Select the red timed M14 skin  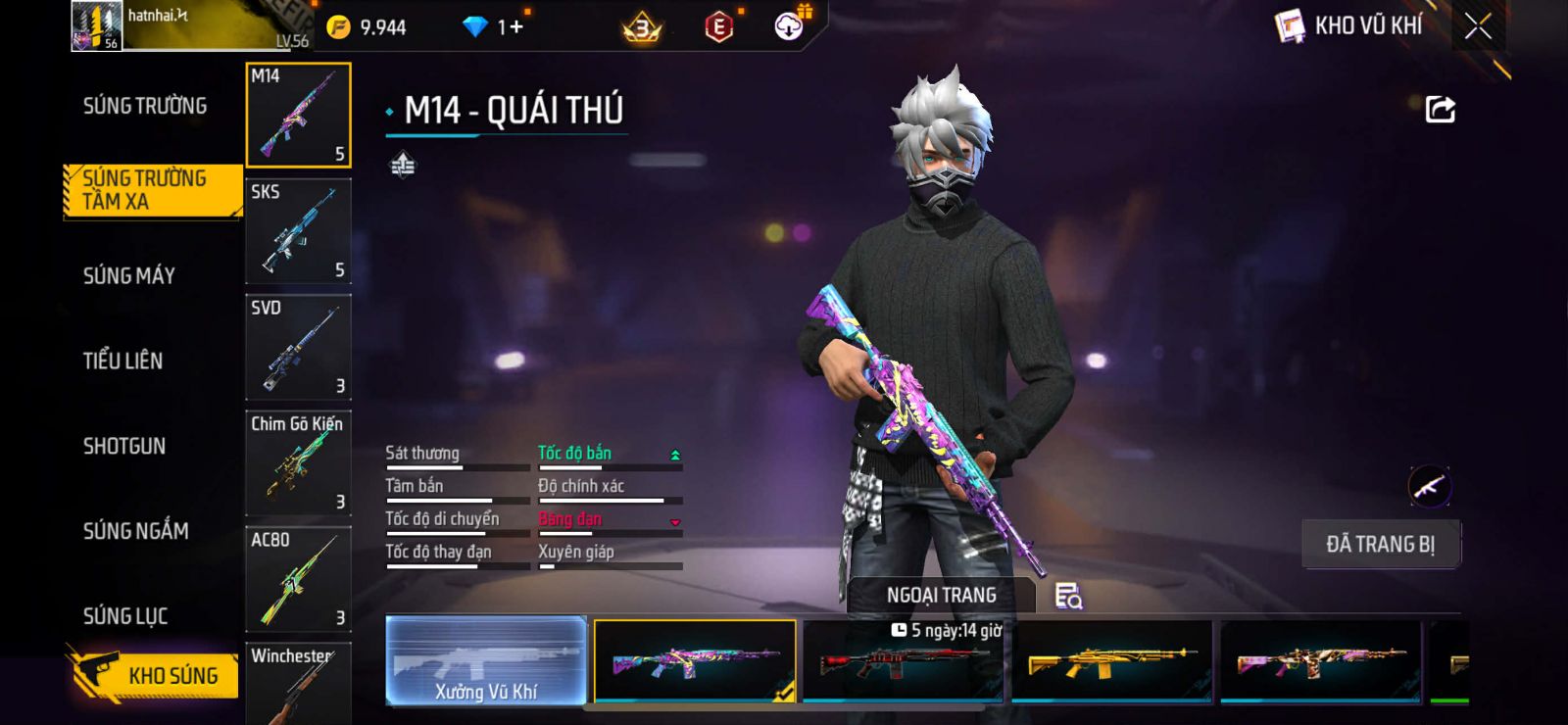point(903,662)
